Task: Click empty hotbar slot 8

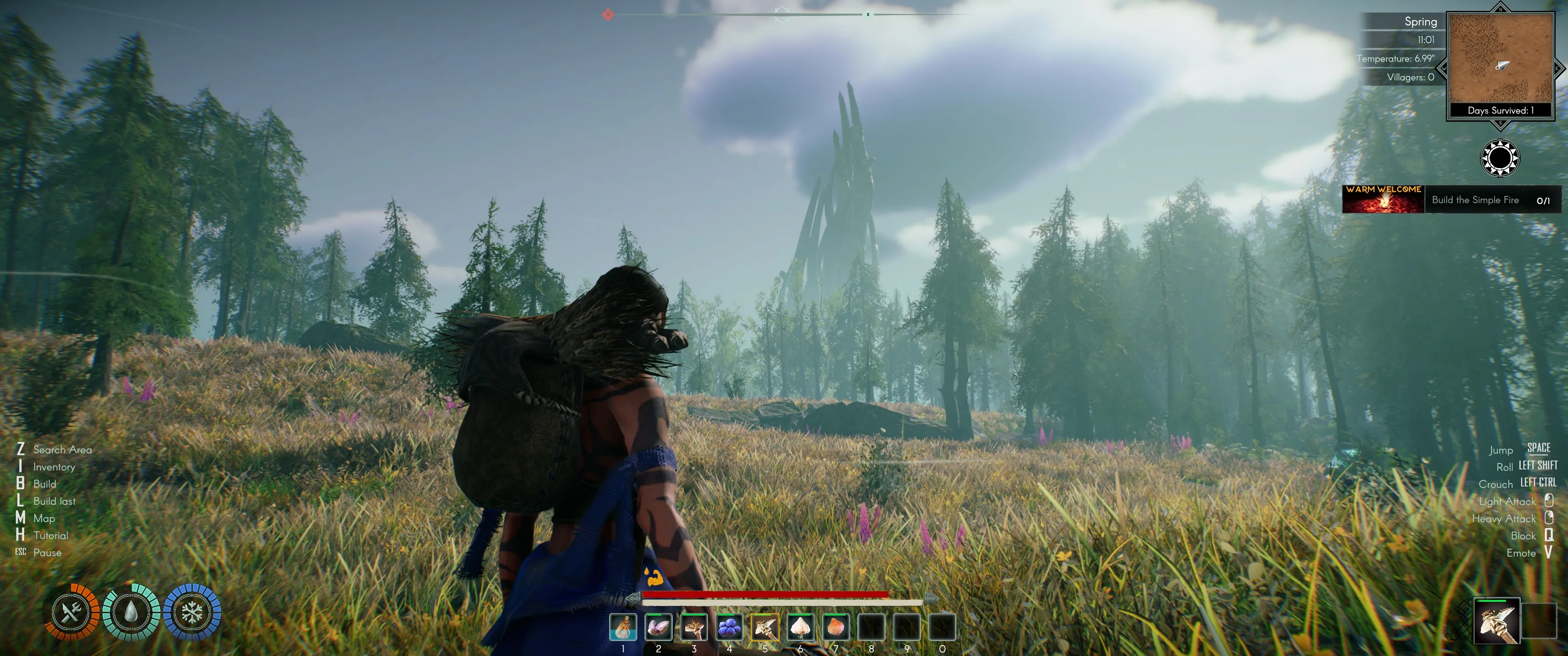Action: (872, 627)
